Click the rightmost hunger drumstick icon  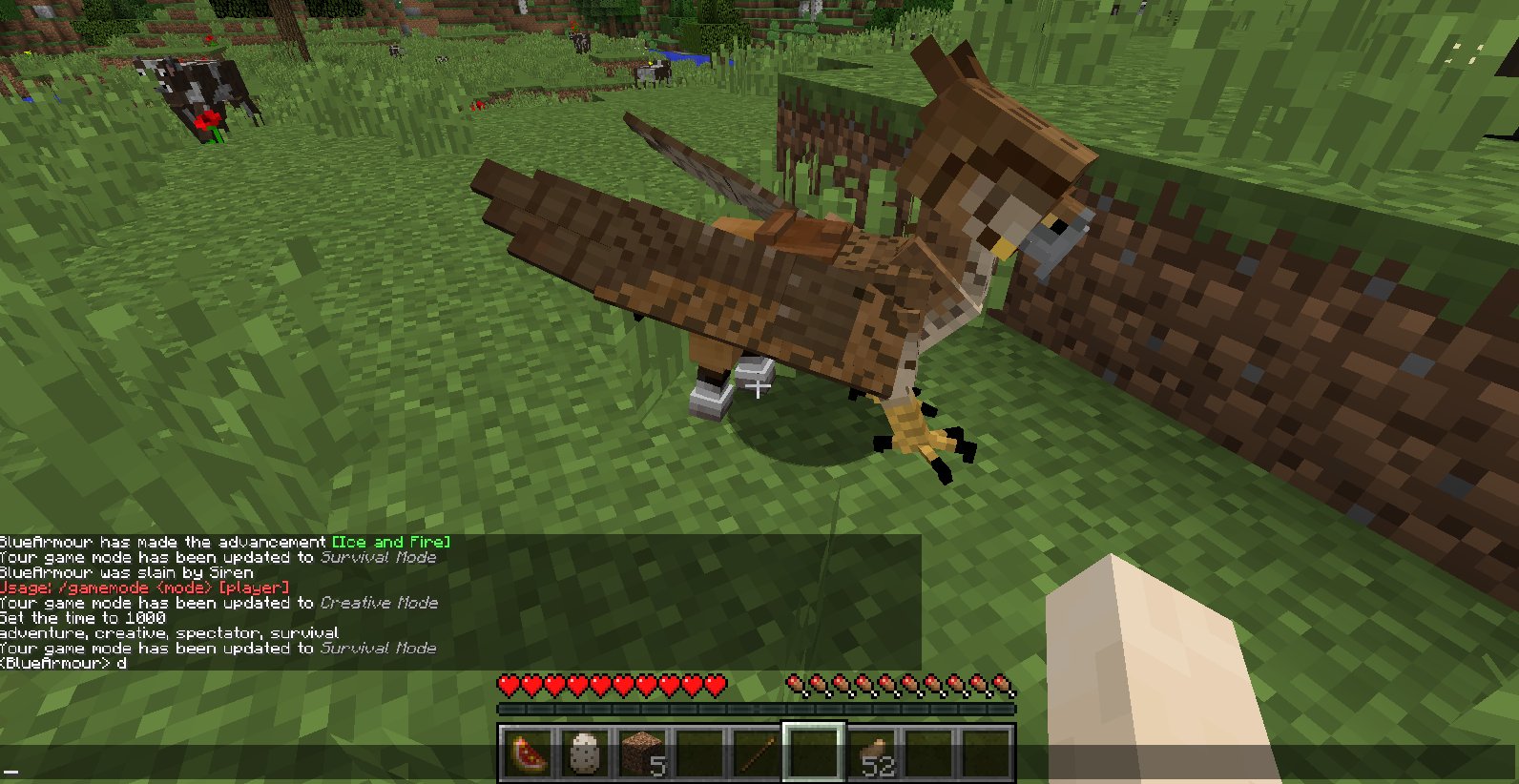[1005, 684]
